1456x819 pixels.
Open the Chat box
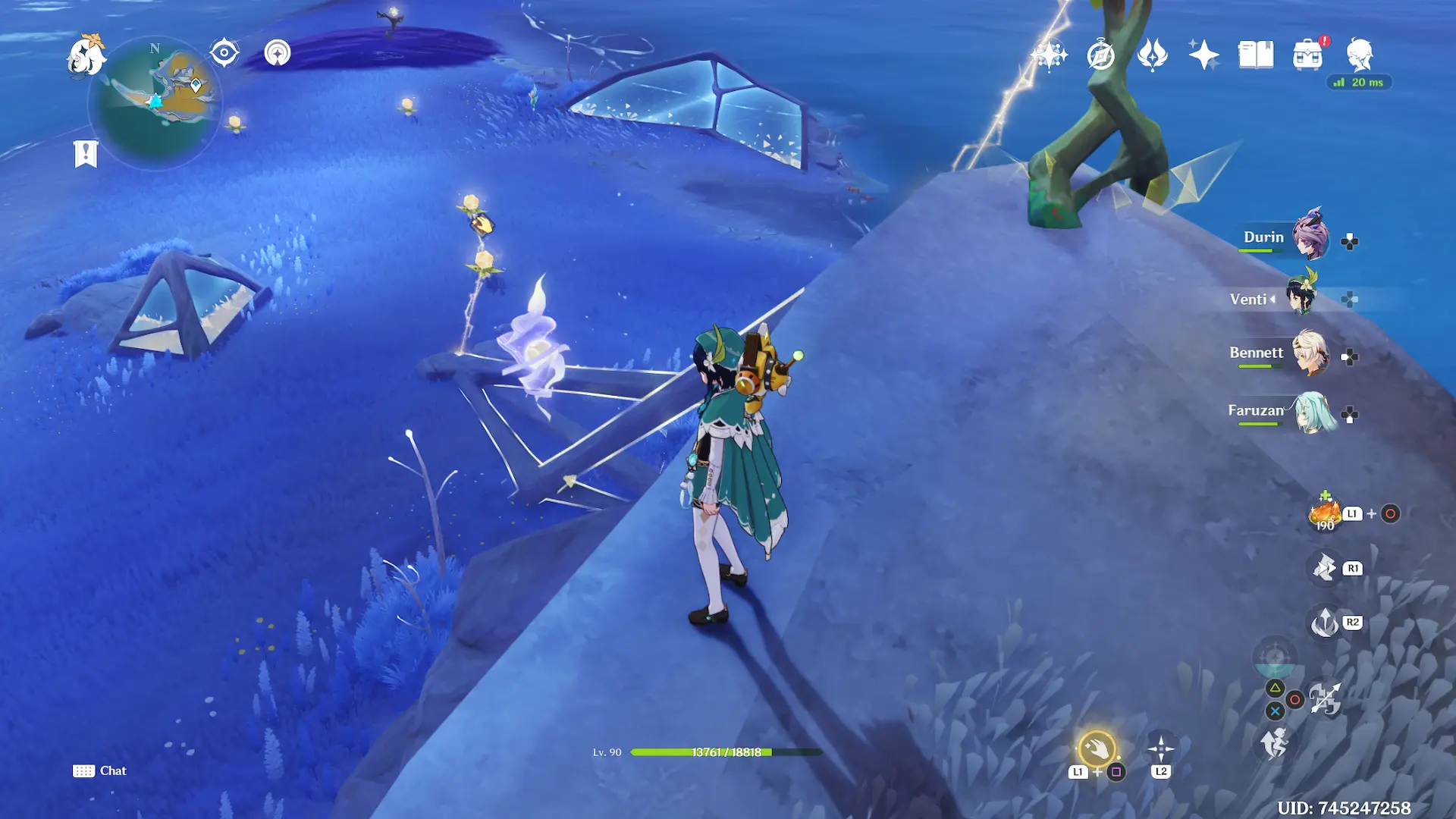(100, 770)
